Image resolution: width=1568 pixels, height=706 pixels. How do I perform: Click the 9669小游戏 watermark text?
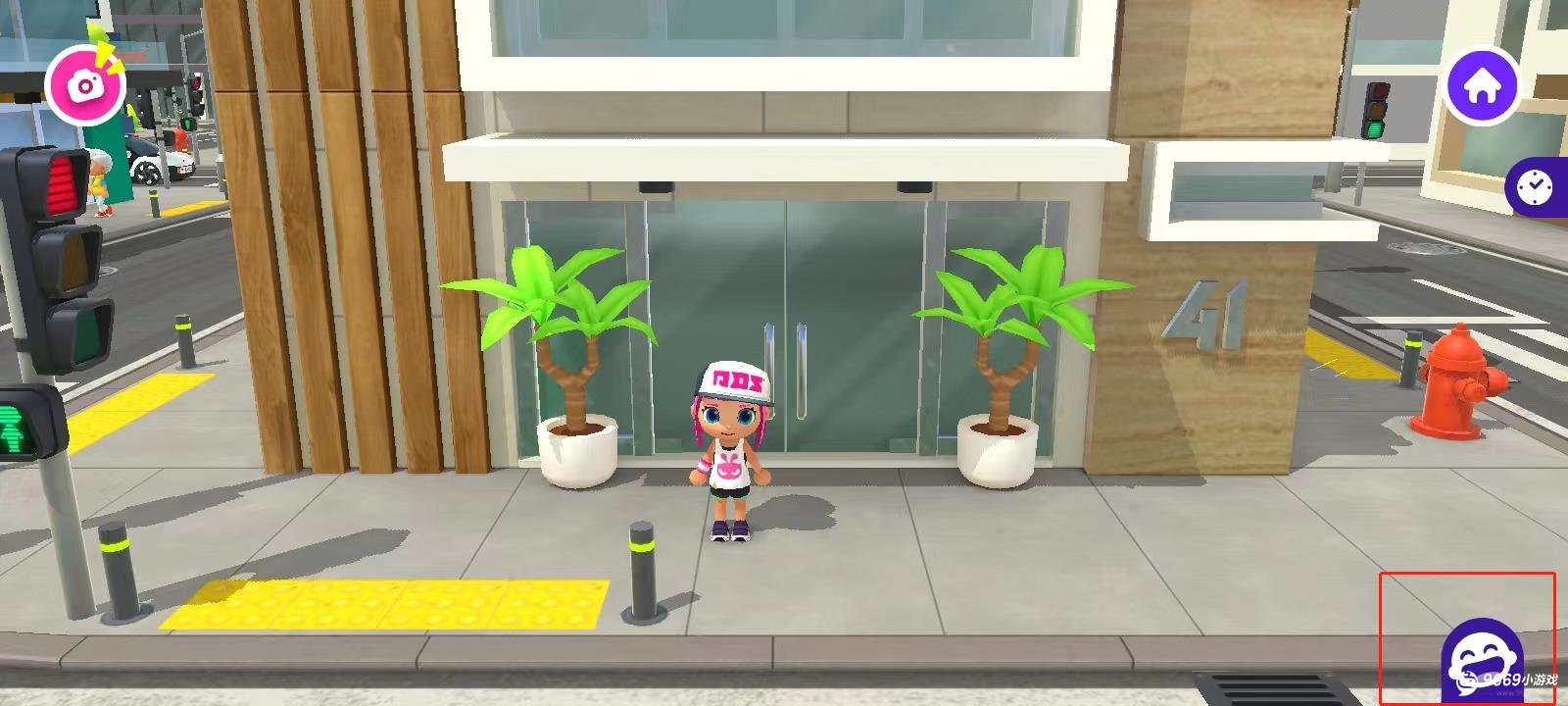tap(1522, 680)
